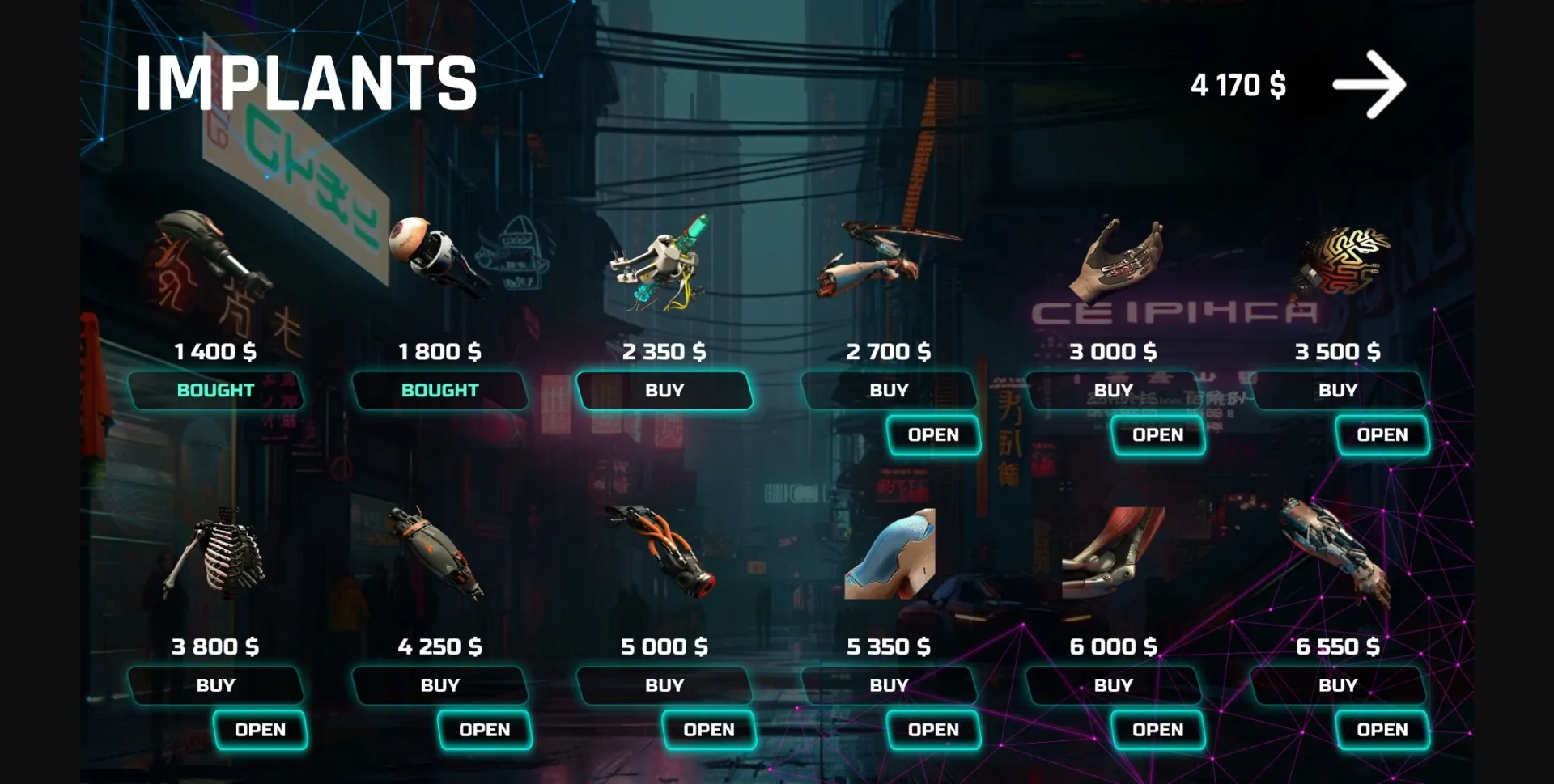
Task: Buy the 3 800 $ ribcage implant
Action: tap(215, 685)
